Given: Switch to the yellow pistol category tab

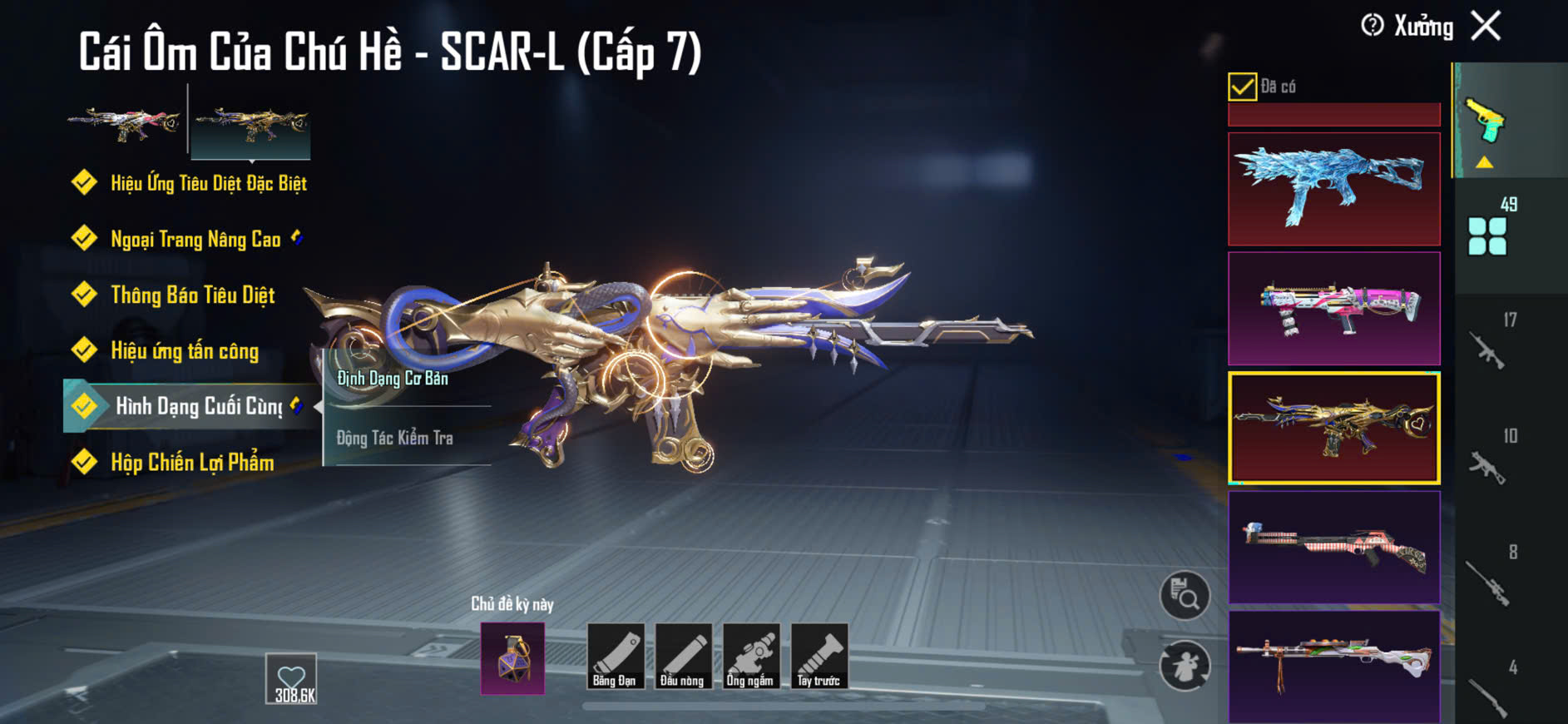Looking at the screenshot, I should click(1486, 121).
